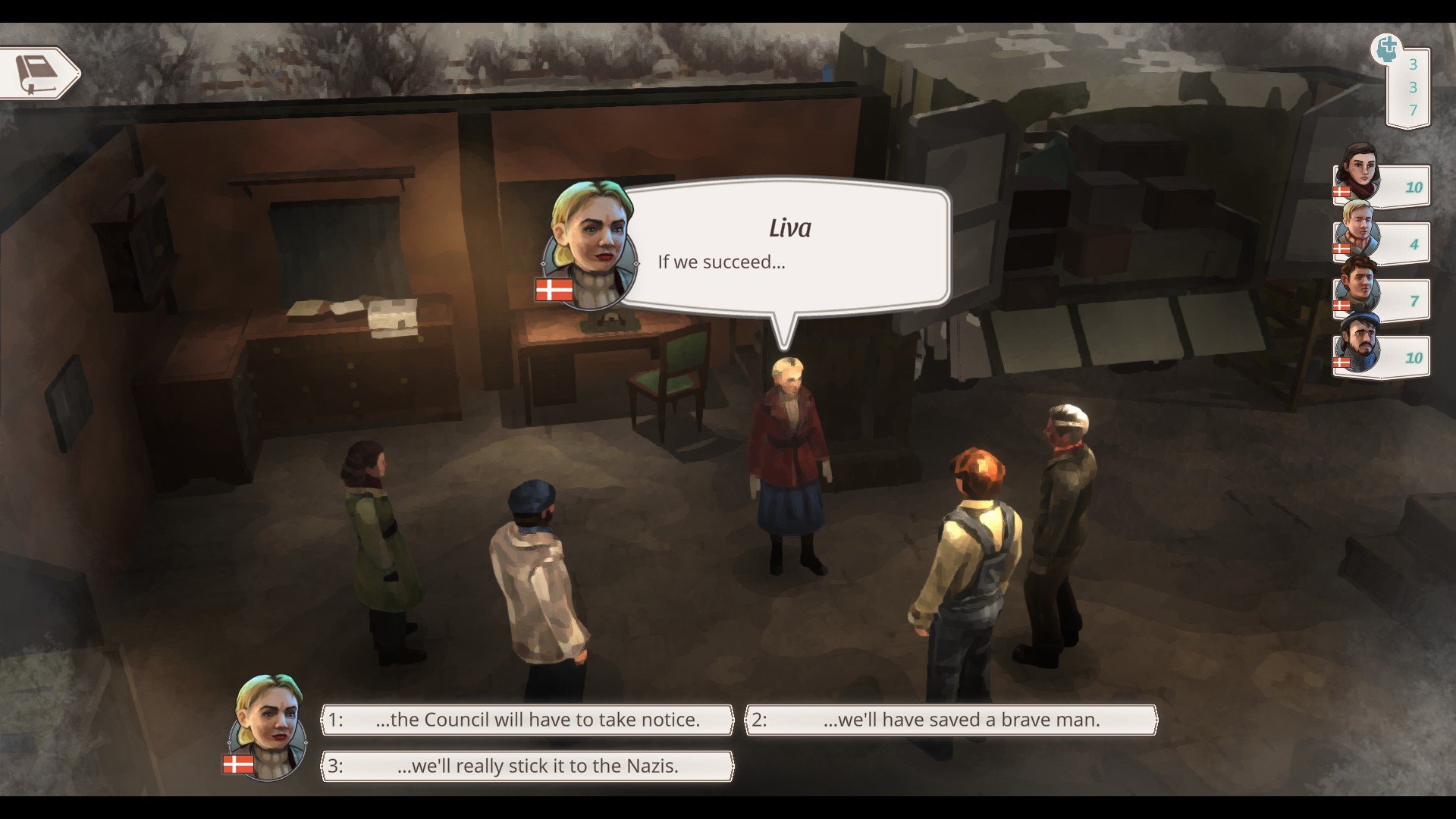Image resolution: width=1456 pixels, height=819 pixels.
Task: Choose "...the Council will have to take notice."
Action: (528, 720)
